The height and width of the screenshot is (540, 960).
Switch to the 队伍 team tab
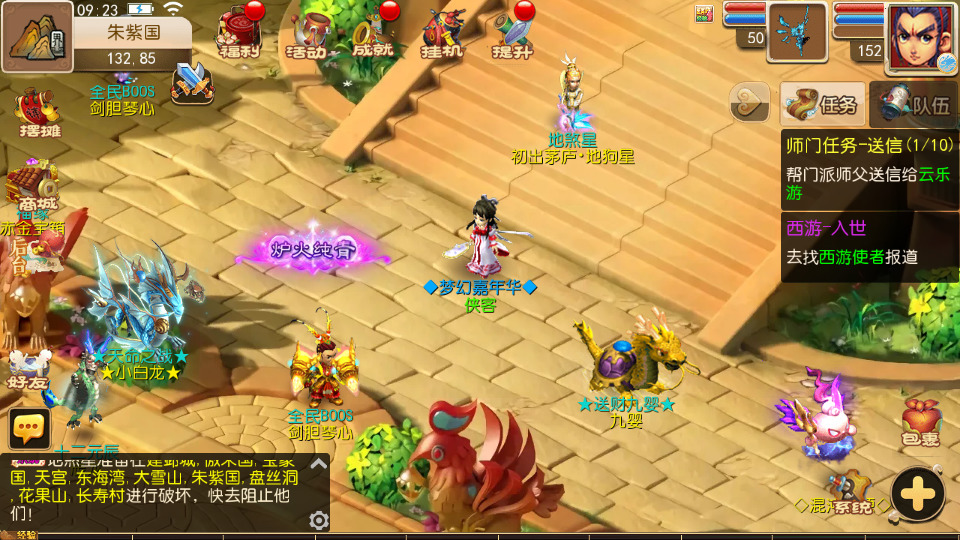pyautogui.click(x=914, y=104)
